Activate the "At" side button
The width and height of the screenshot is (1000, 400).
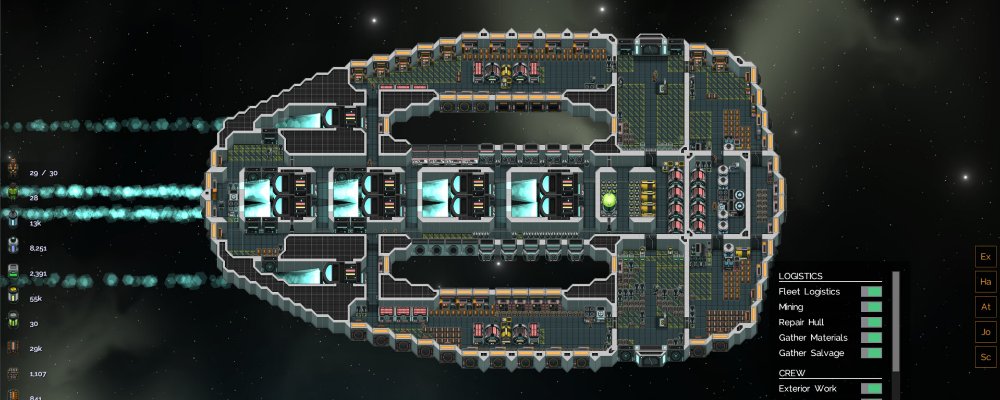point(985,307)
